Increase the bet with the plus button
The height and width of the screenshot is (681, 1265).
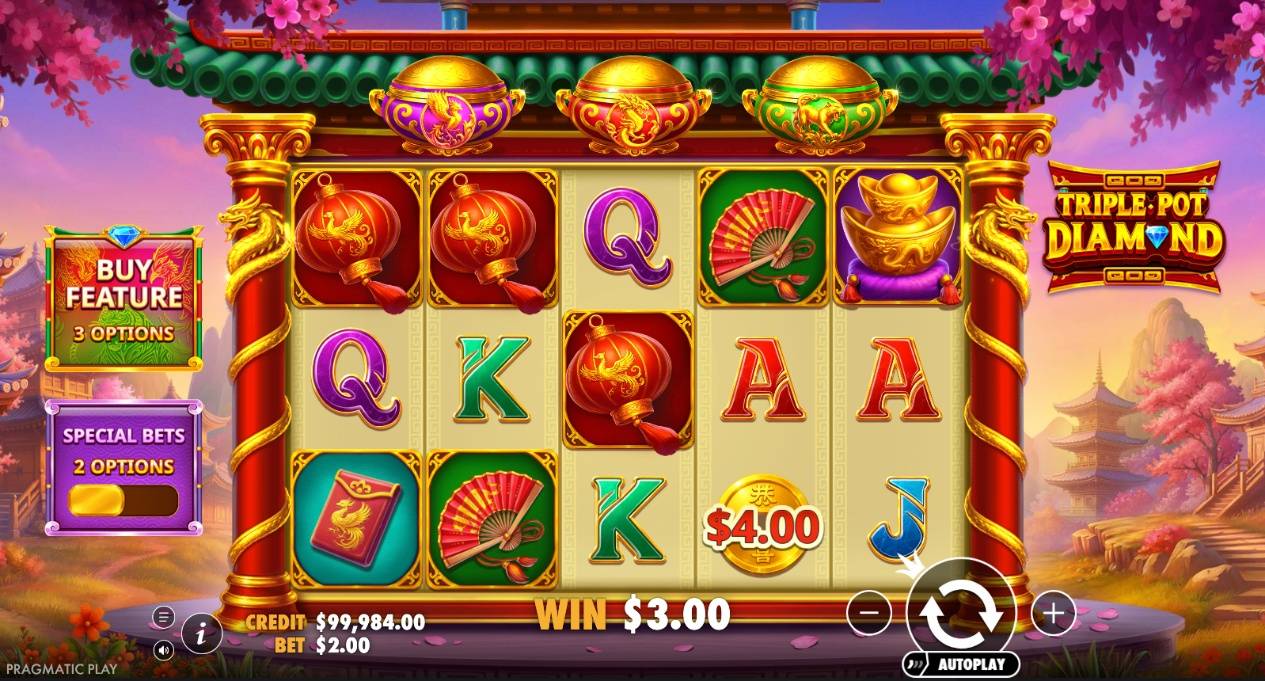pos(1052,613)
